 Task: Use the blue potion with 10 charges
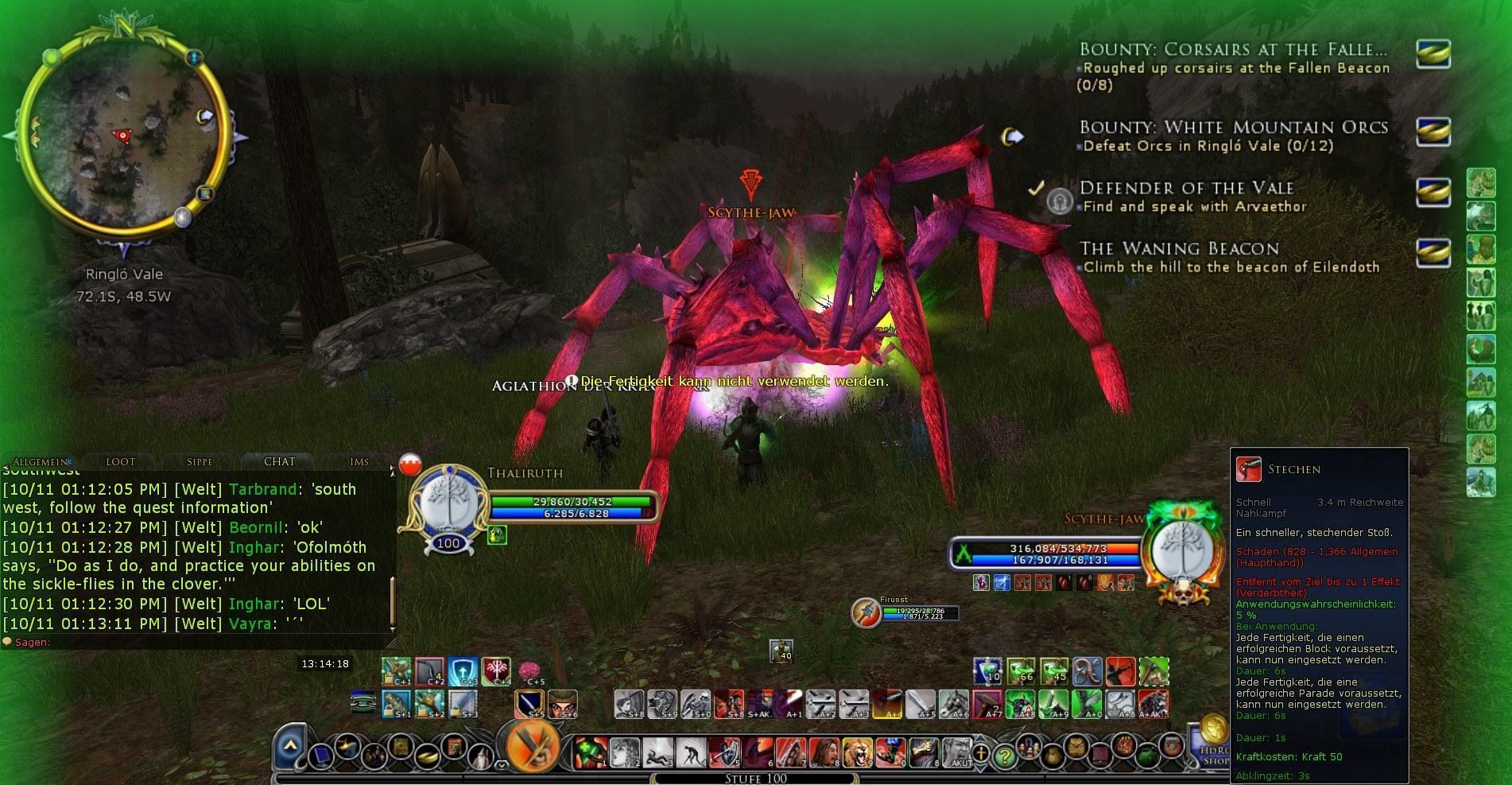[x=988, y=671]
